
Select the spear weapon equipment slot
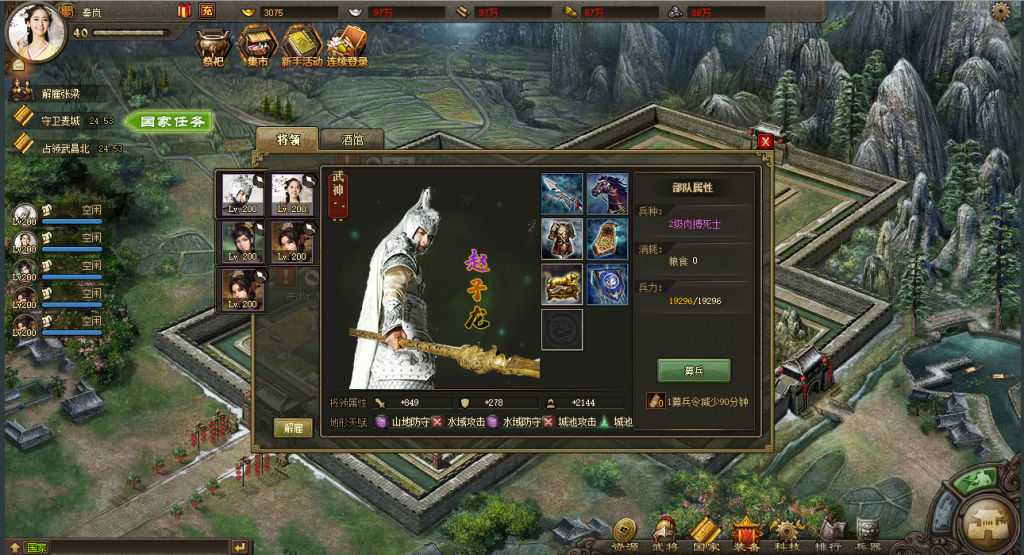tap(561, 193)
